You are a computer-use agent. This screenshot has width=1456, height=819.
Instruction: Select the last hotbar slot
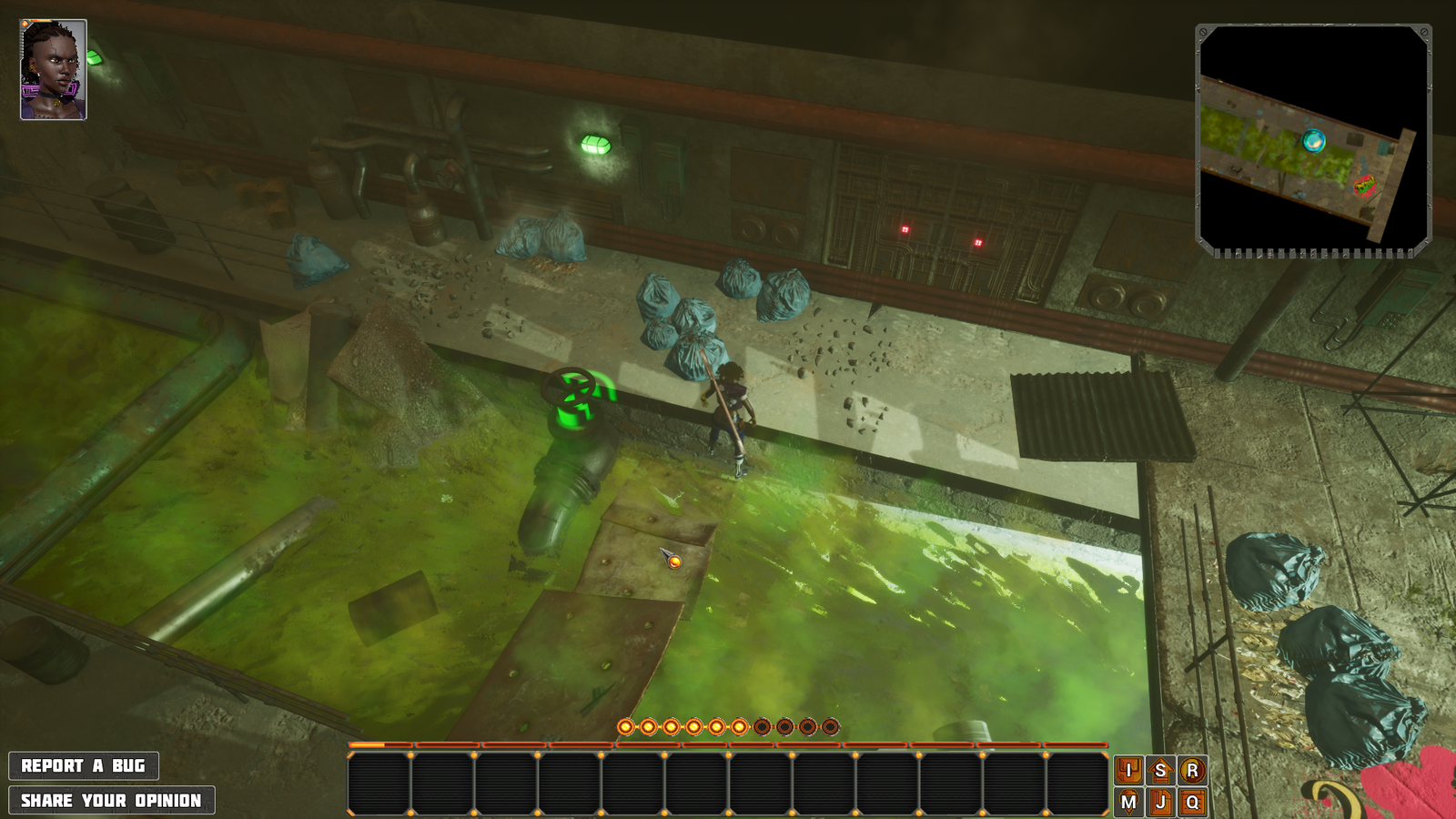(x=1078, y=783)
